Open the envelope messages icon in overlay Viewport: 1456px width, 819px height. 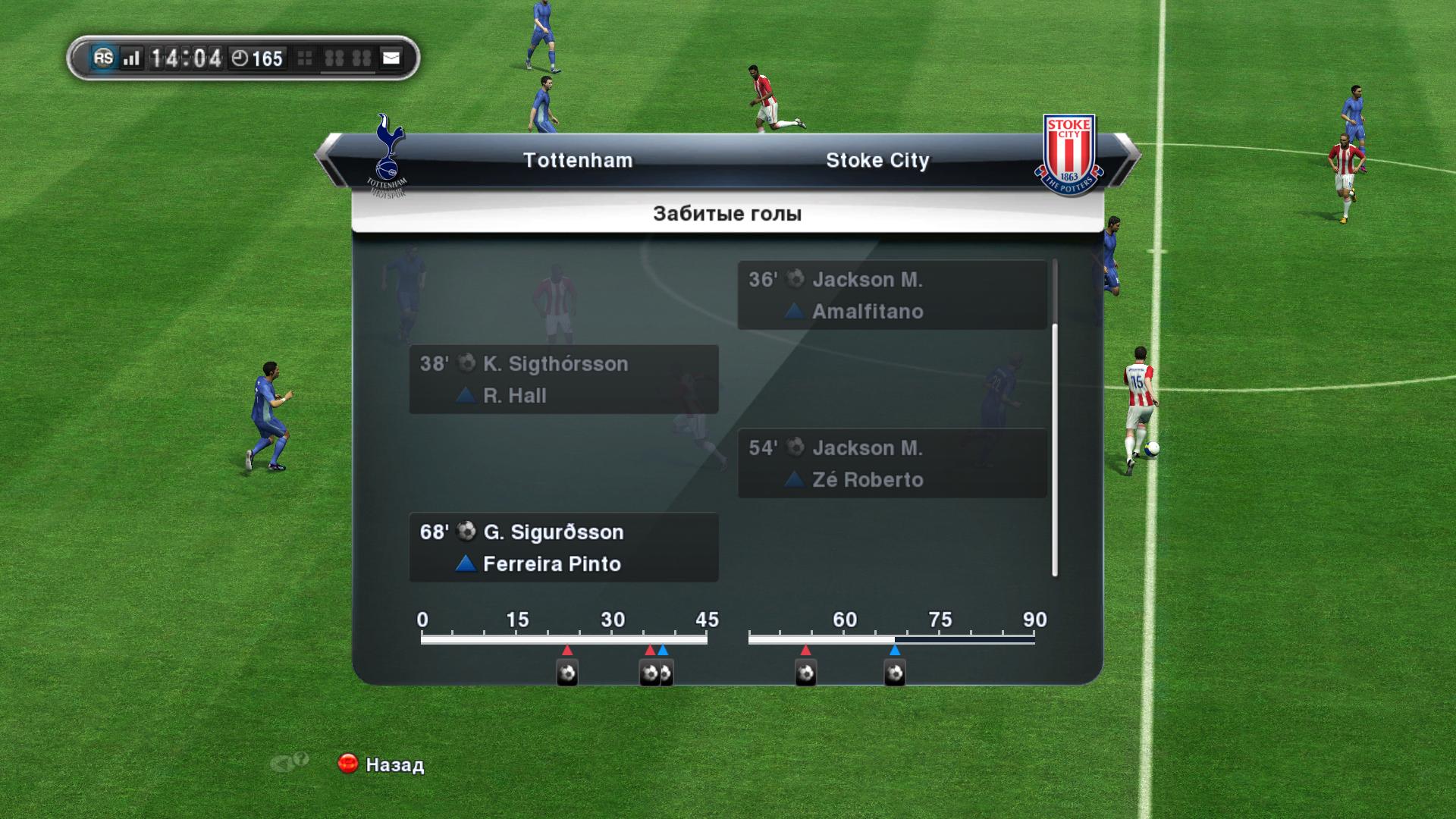coord(391,58)
